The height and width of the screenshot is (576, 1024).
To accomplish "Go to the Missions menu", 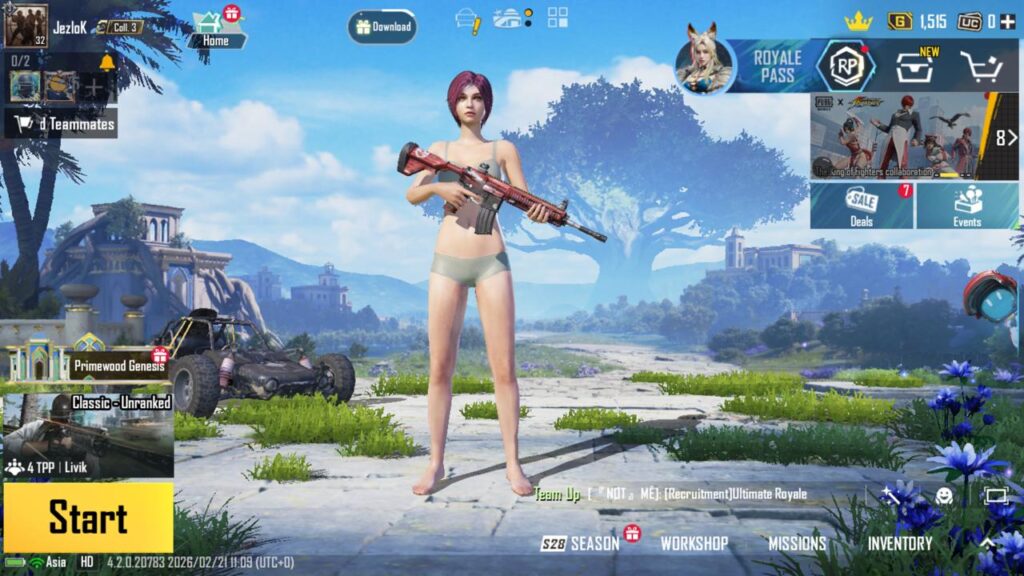I will [x=797, y=544].
